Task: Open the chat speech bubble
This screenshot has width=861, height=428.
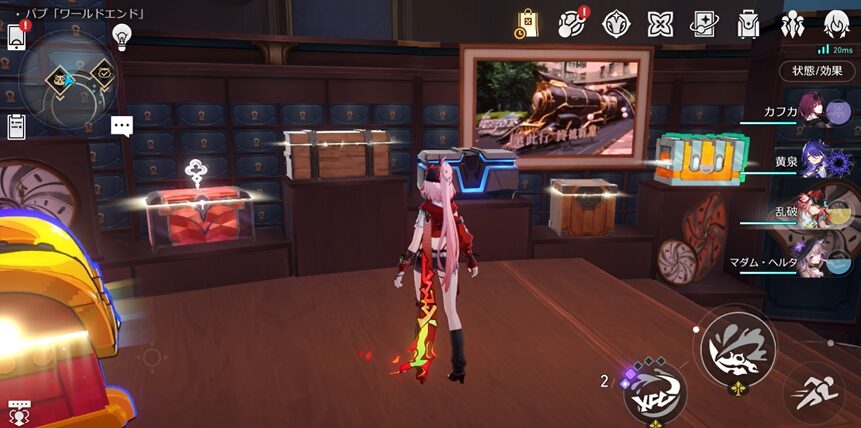Action: click(122, 127)
